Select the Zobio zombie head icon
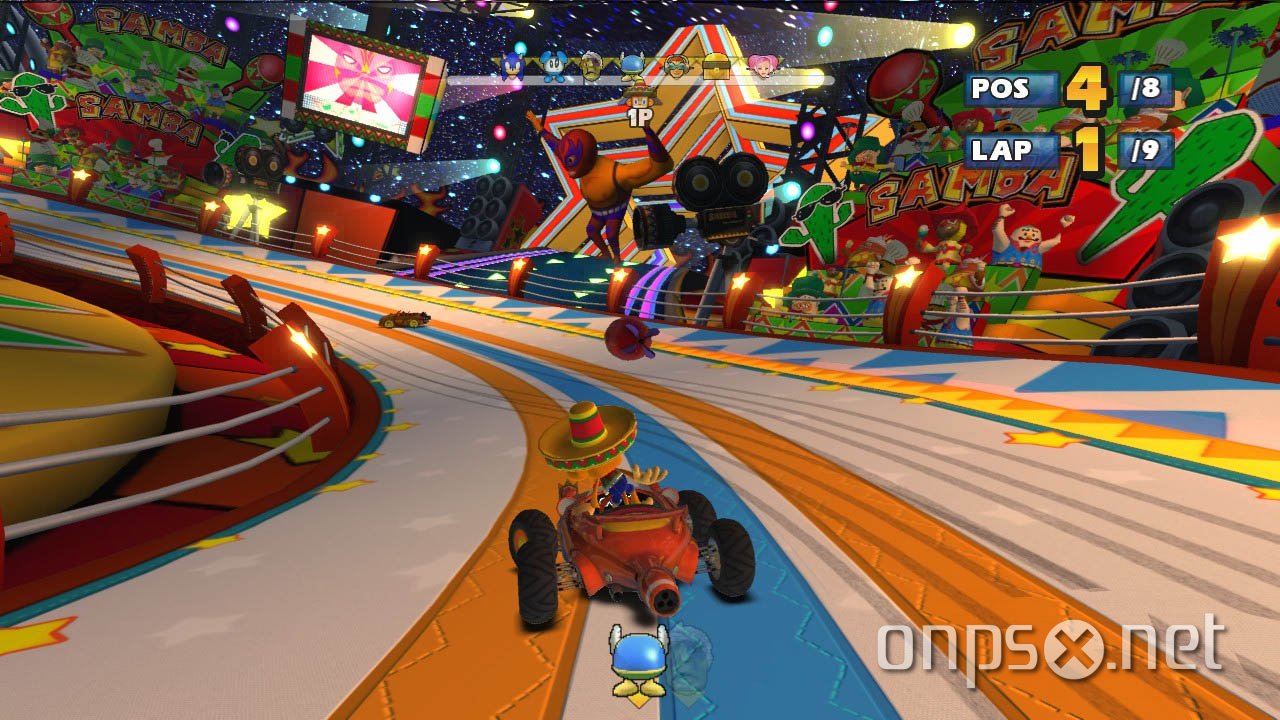This screenshot has width=1280, height=720. tap(590, 65)
